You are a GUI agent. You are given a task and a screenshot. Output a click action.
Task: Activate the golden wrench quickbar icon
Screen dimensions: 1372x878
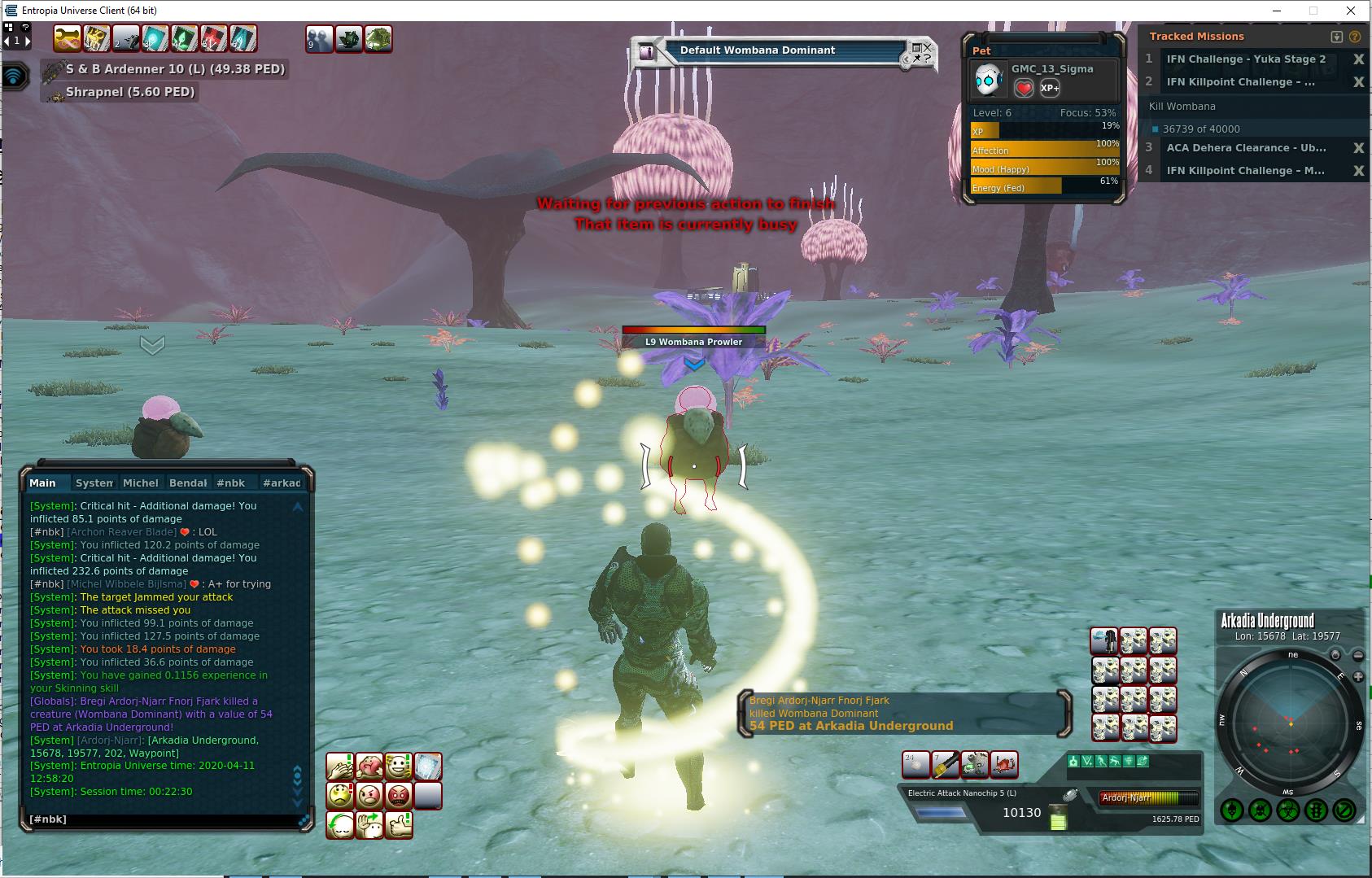(x=68, y=38)
